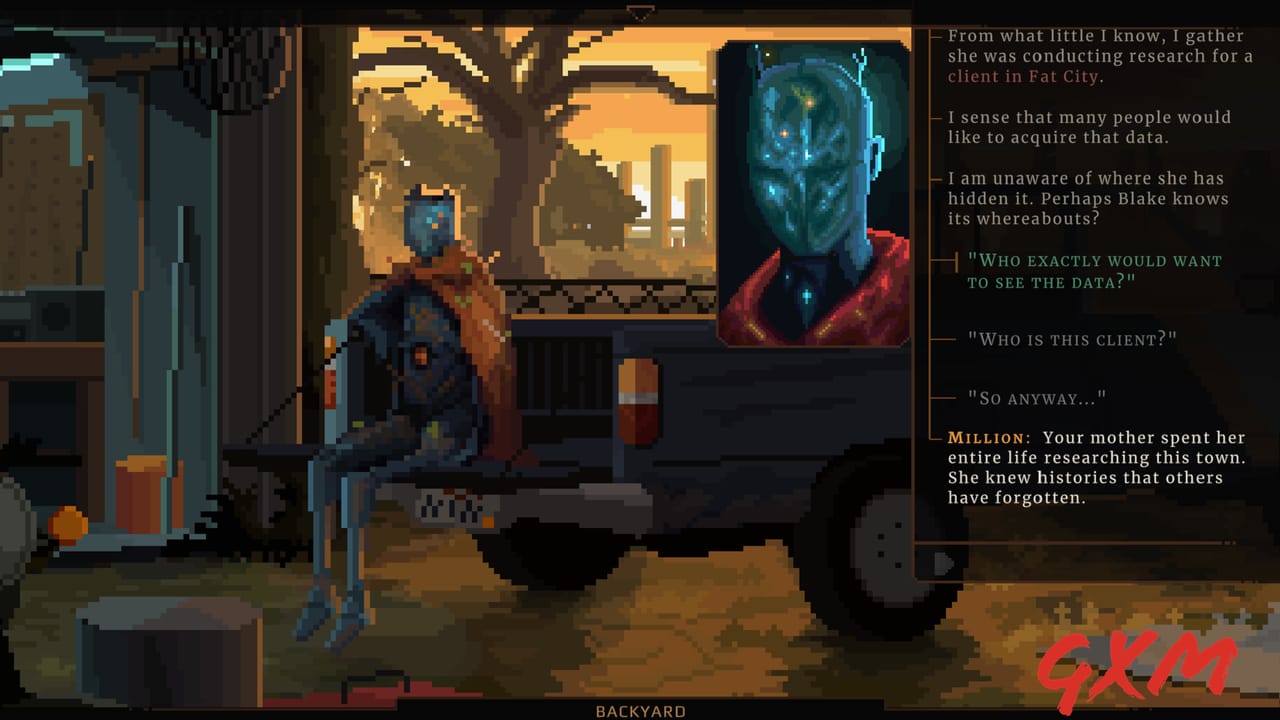Click the Million speaker name label
The height and width of the screenshot is (720, 1280).
click(x=987, y=438)
